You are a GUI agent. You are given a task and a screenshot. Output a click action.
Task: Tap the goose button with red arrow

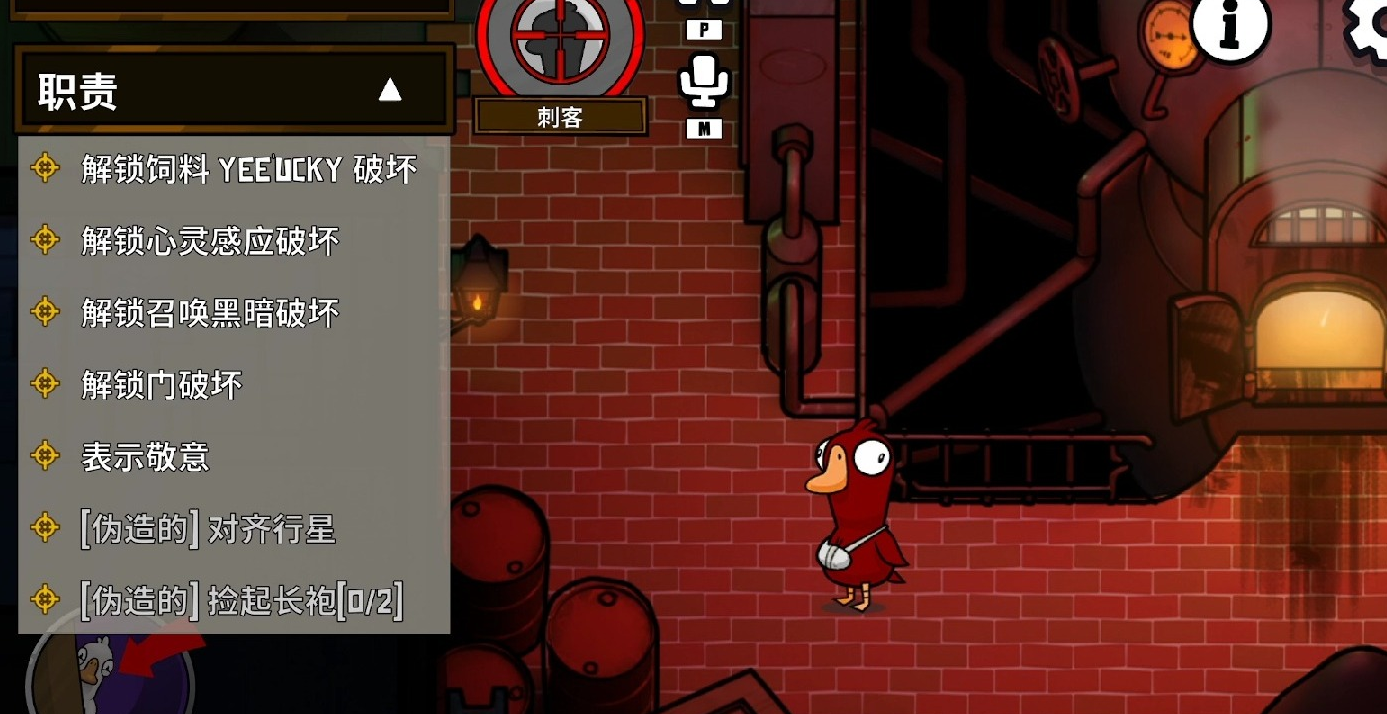pyautogui.click(x=110, y=668)
